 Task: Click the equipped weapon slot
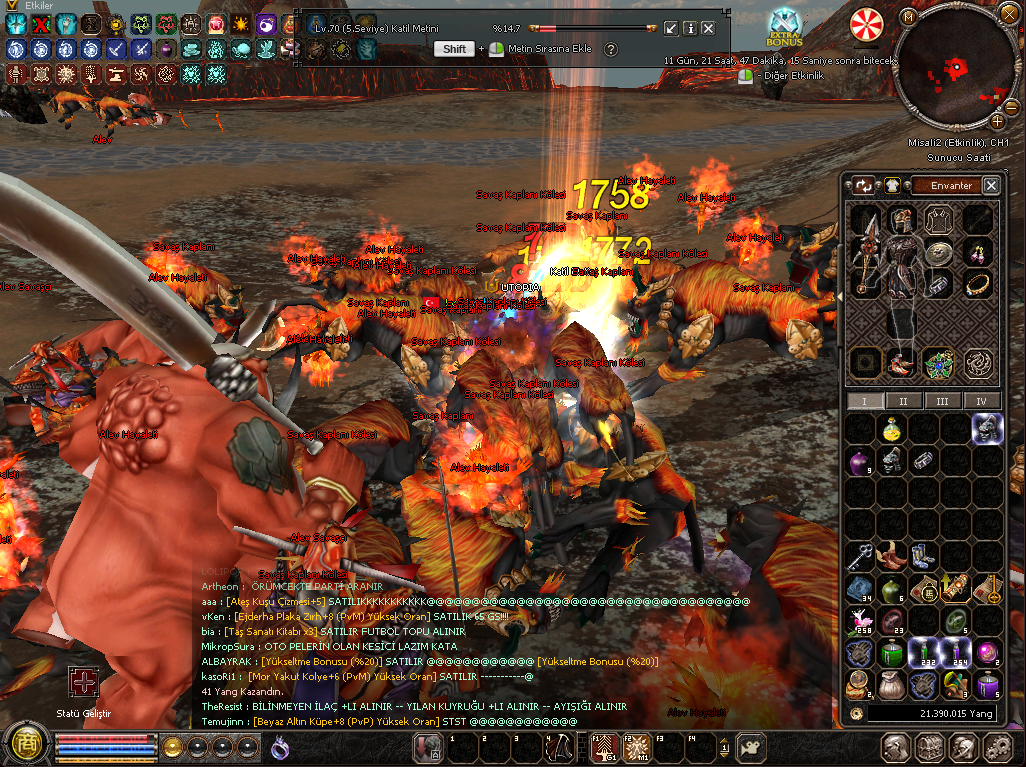[866, 250]
